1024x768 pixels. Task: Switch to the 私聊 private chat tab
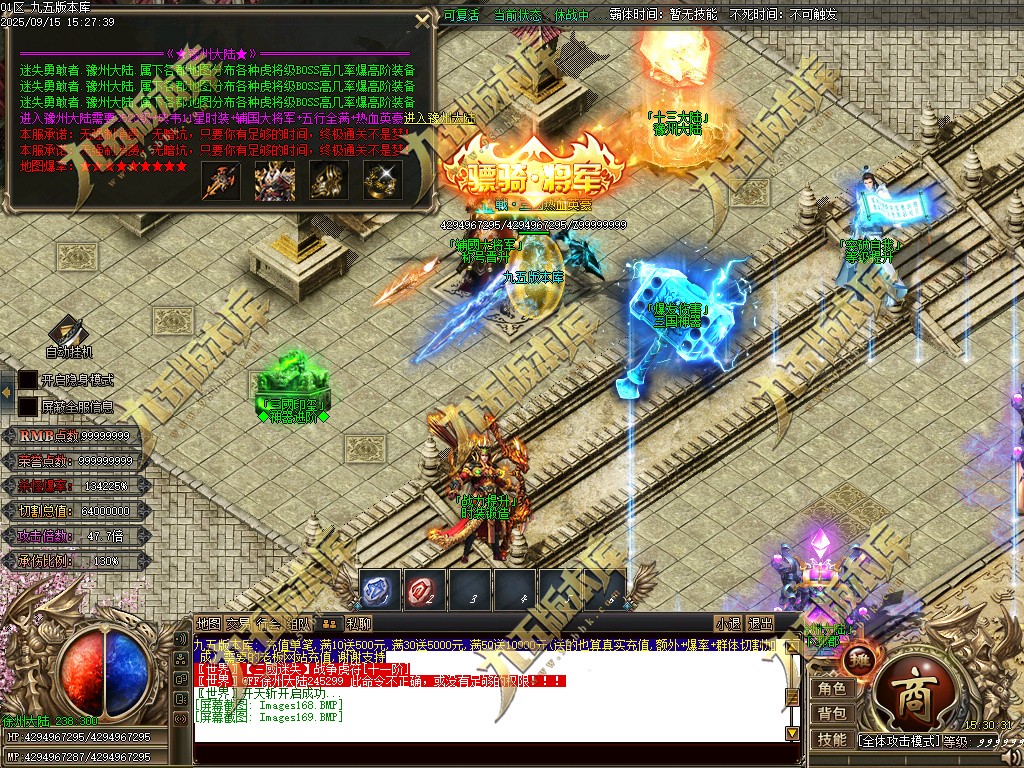(x=360, y=623)
